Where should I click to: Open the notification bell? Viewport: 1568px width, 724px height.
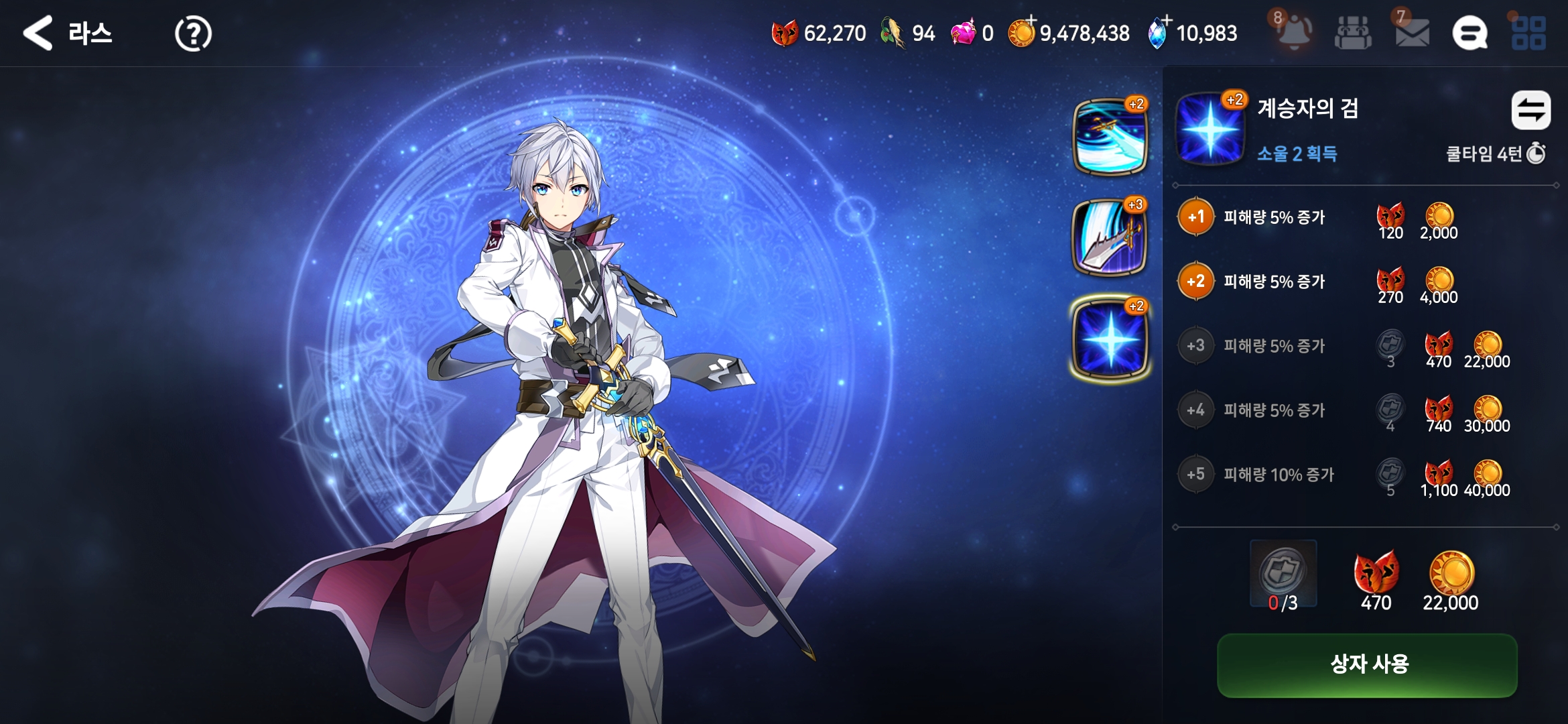(1294, 32)
